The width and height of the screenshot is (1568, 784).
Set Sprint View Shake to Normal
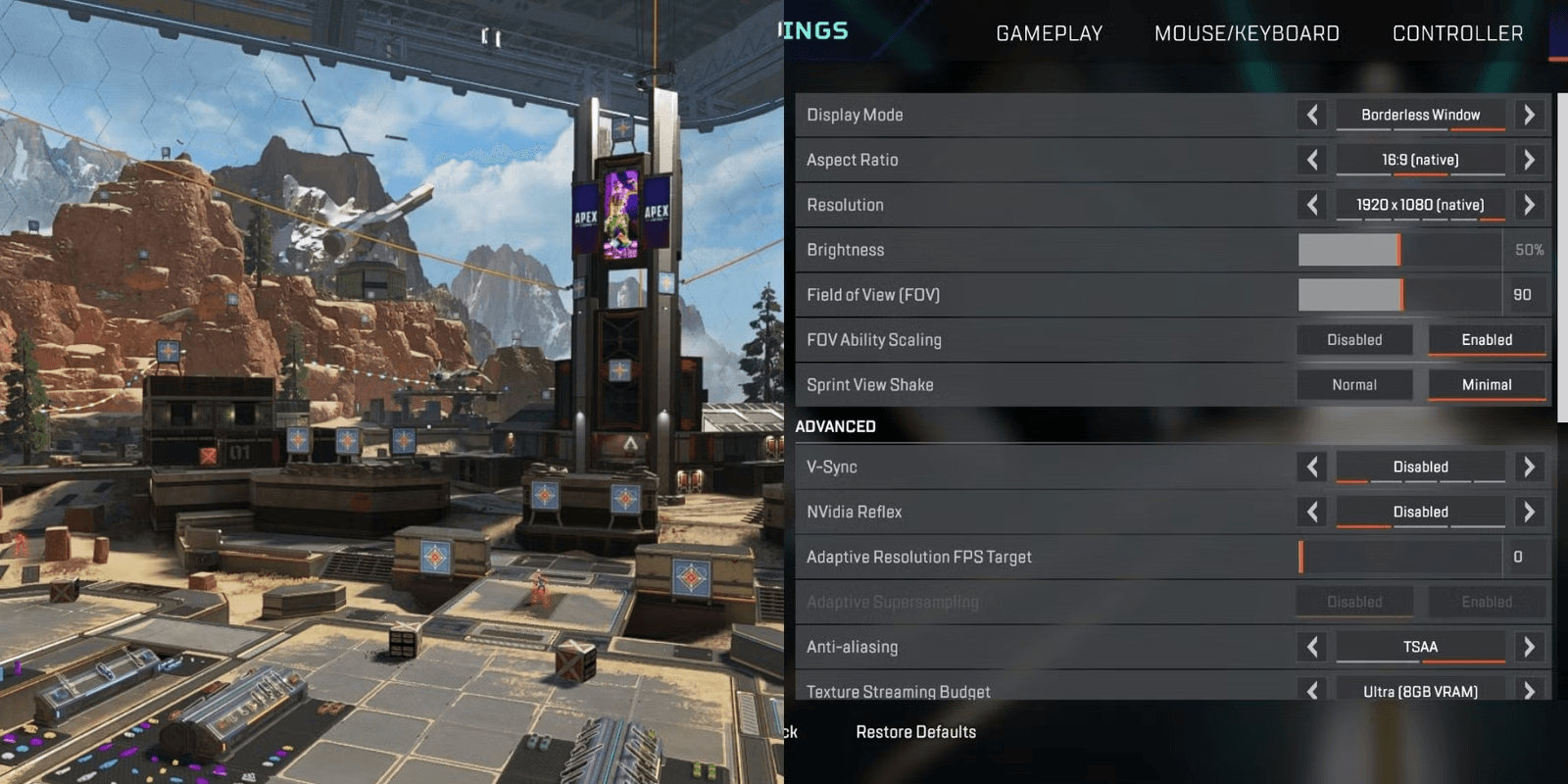(1354, 384)
